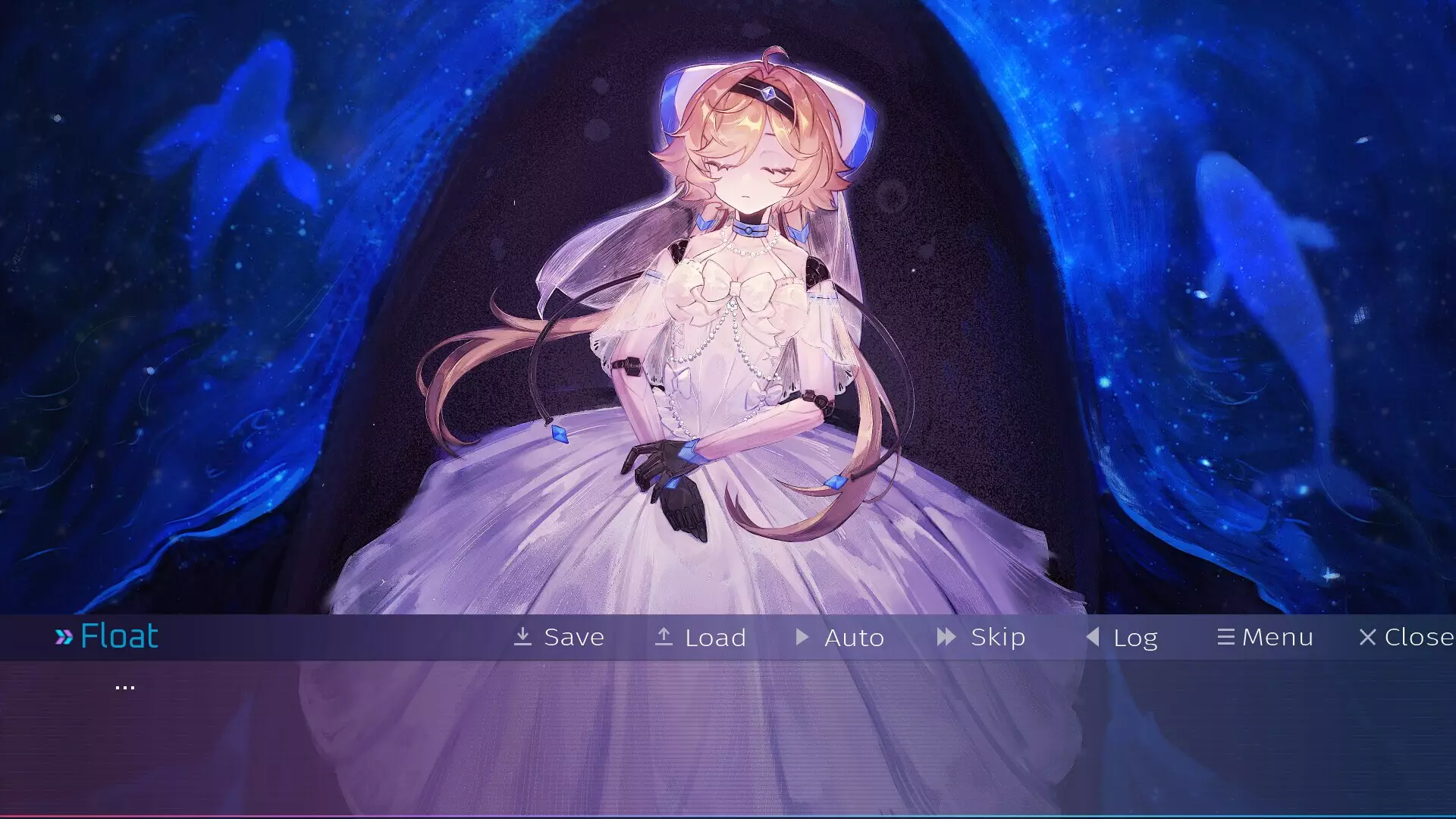Click the back arrow icon next to Log
The width and height of the screenshot is (1456, 819).
coord(1092,637)
